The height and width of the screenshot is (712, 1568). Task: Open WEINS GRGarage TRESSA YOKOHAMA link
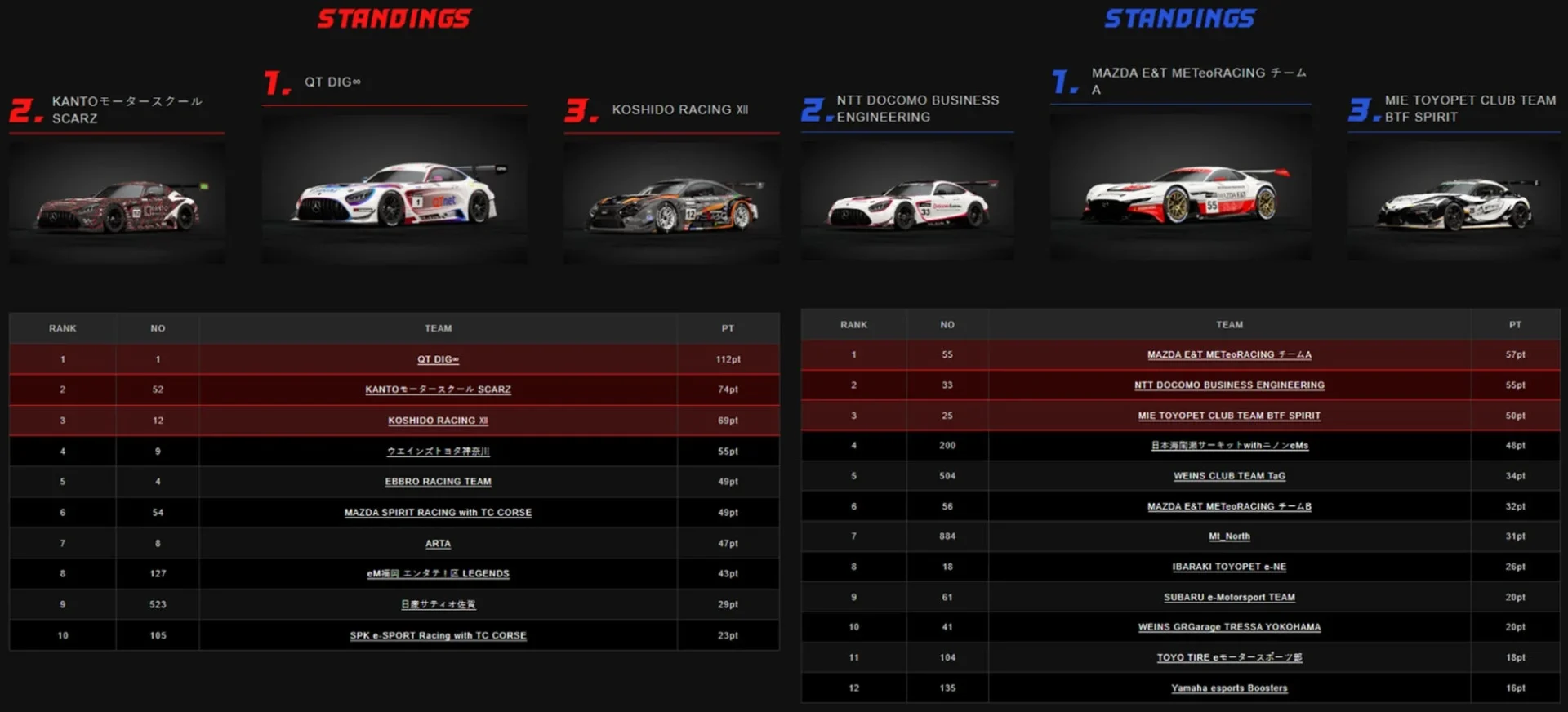coord(1229,627)
